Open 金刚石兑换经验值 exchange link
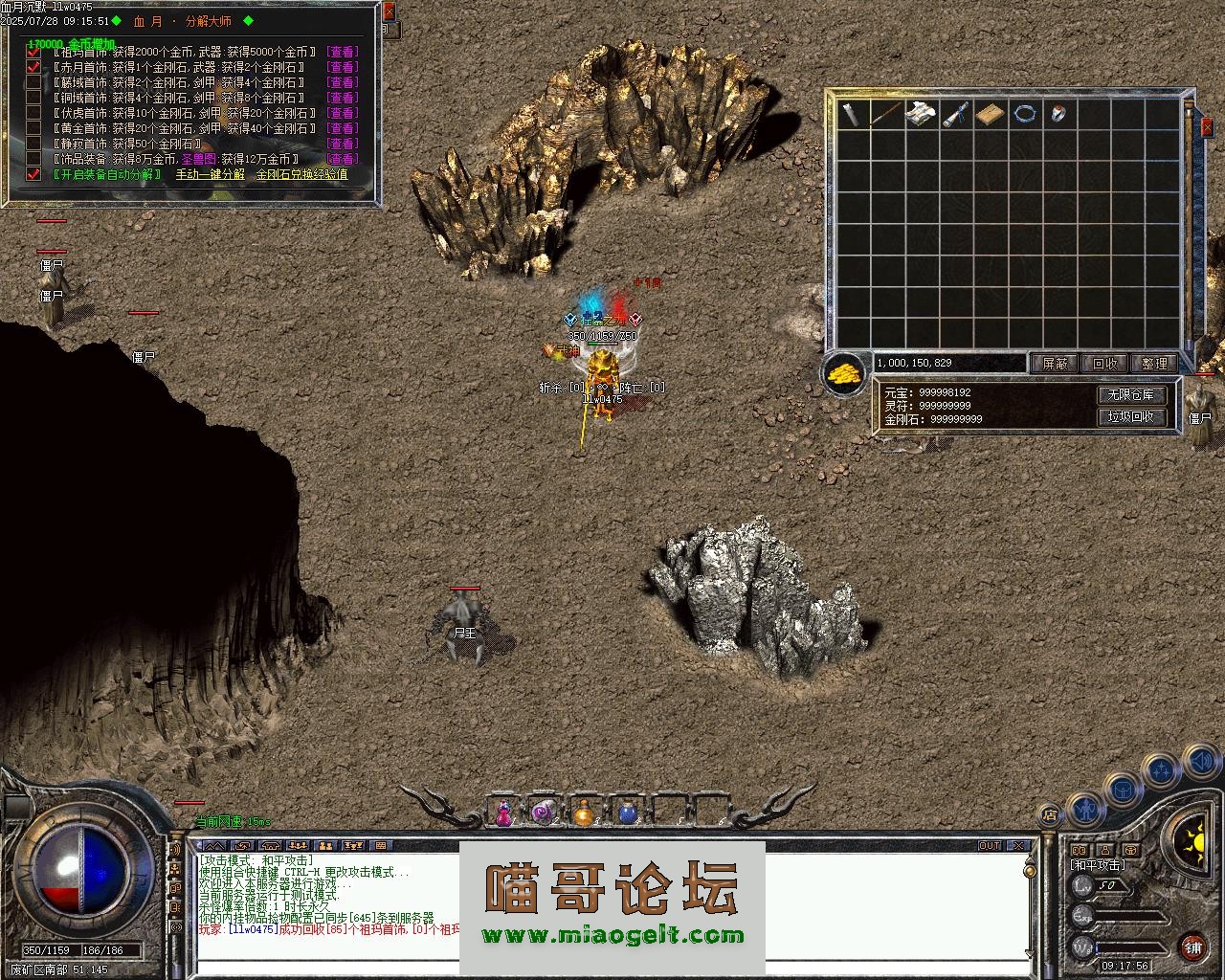This screenshot has height=980, width=1225. tap(301, 174)
